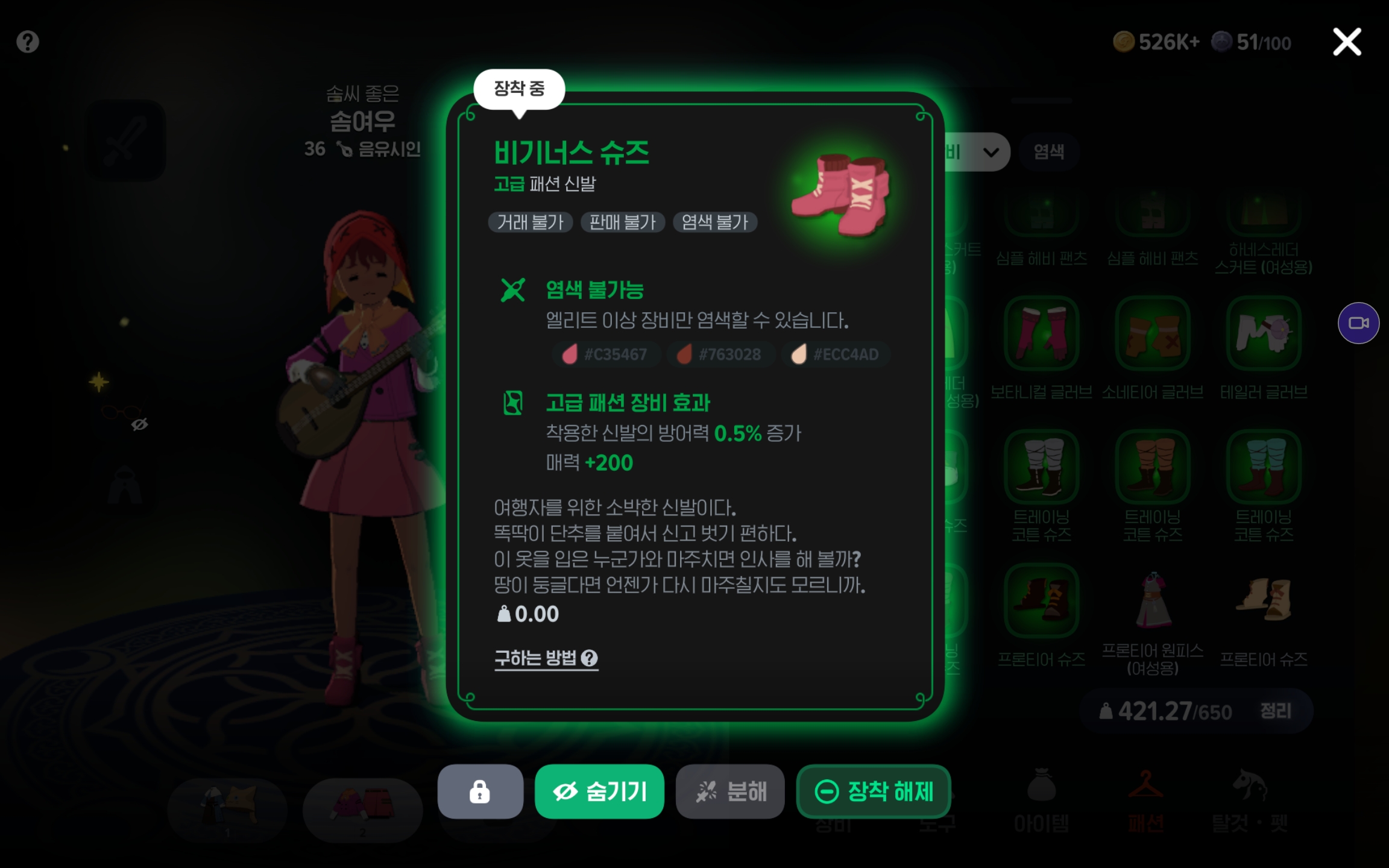Select the #C35467 pink color swatch

(x=605, y=354)
